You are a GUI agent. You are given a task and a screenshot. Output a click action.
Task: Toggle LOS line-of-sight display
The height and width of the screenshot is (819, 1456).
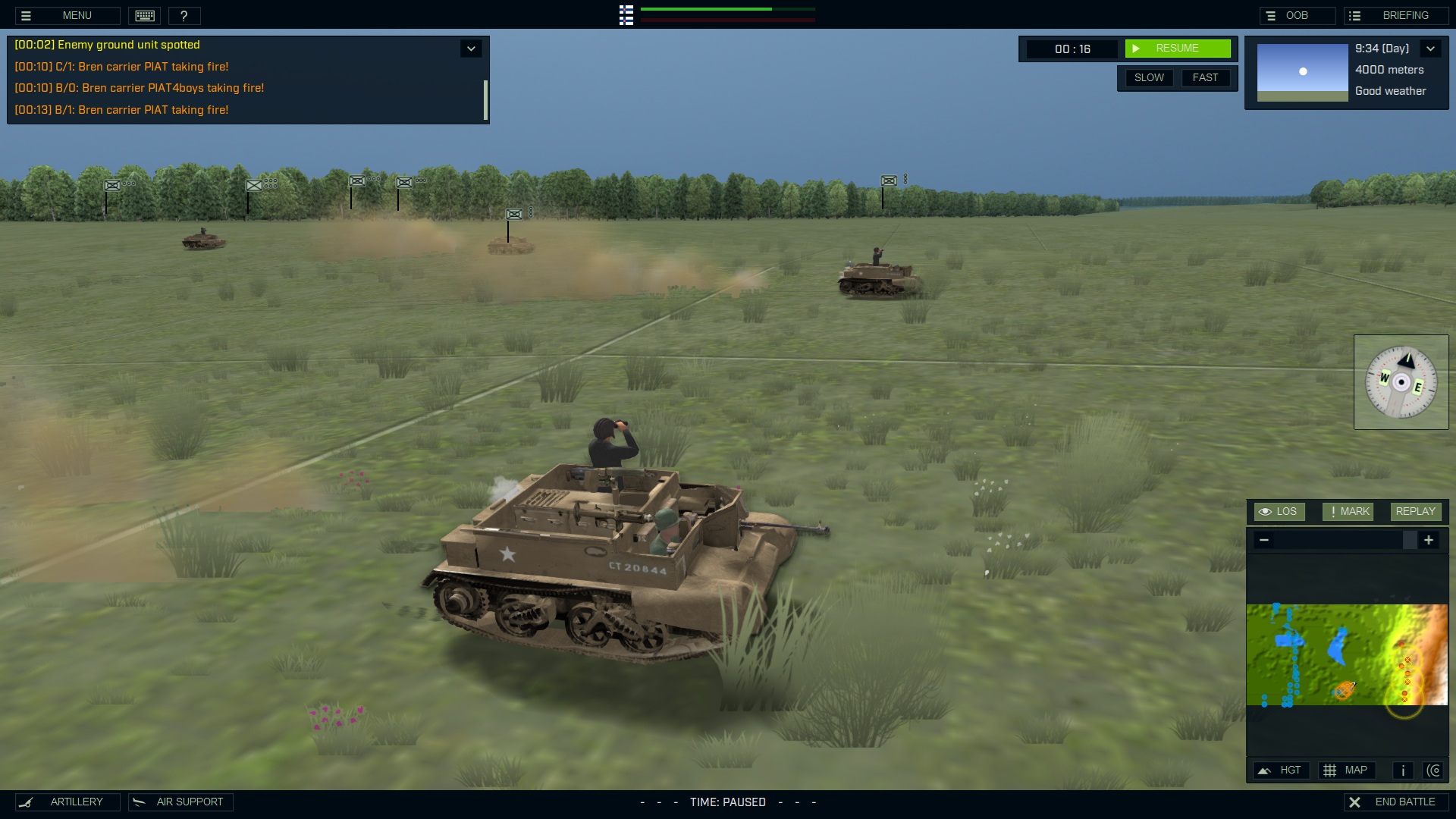(x=1279, y=511)
